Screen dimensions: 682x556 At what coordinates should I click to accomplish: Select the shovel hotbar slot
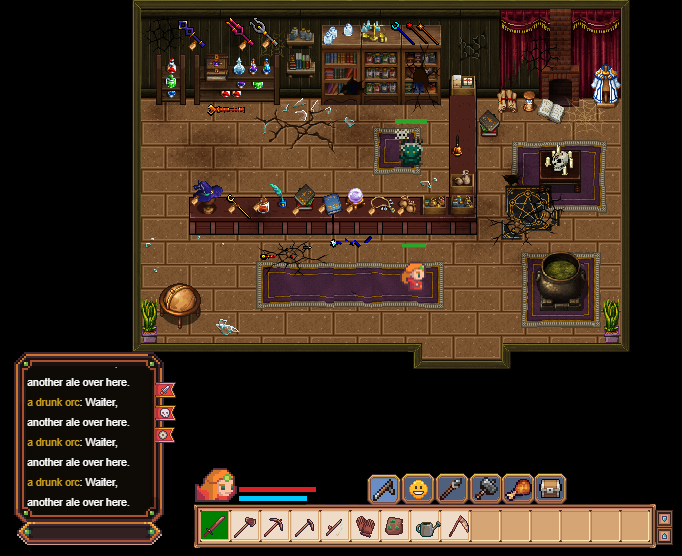pyautogui.click(x=244, y=526)
